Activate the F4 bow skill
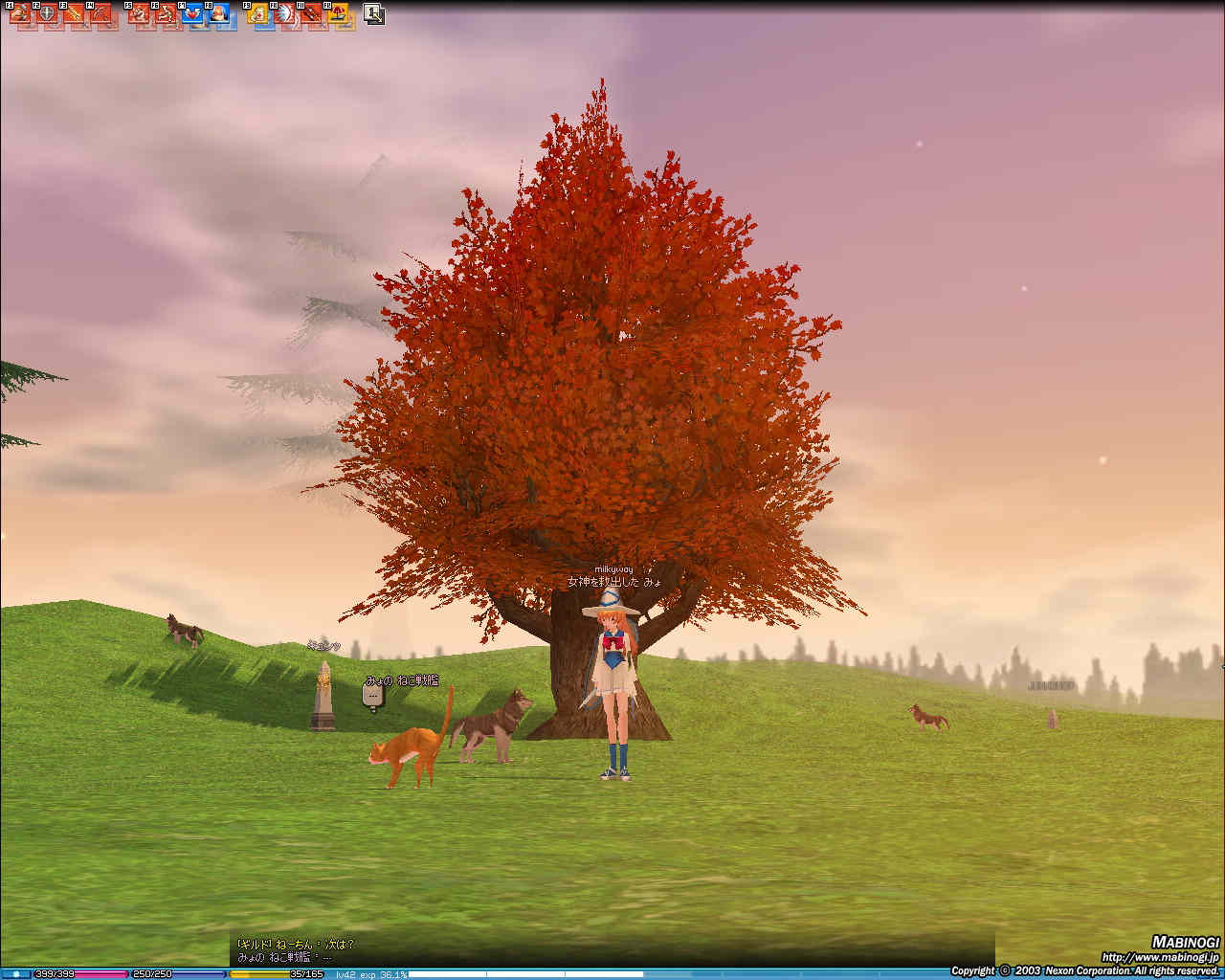 tap(100, 14)
